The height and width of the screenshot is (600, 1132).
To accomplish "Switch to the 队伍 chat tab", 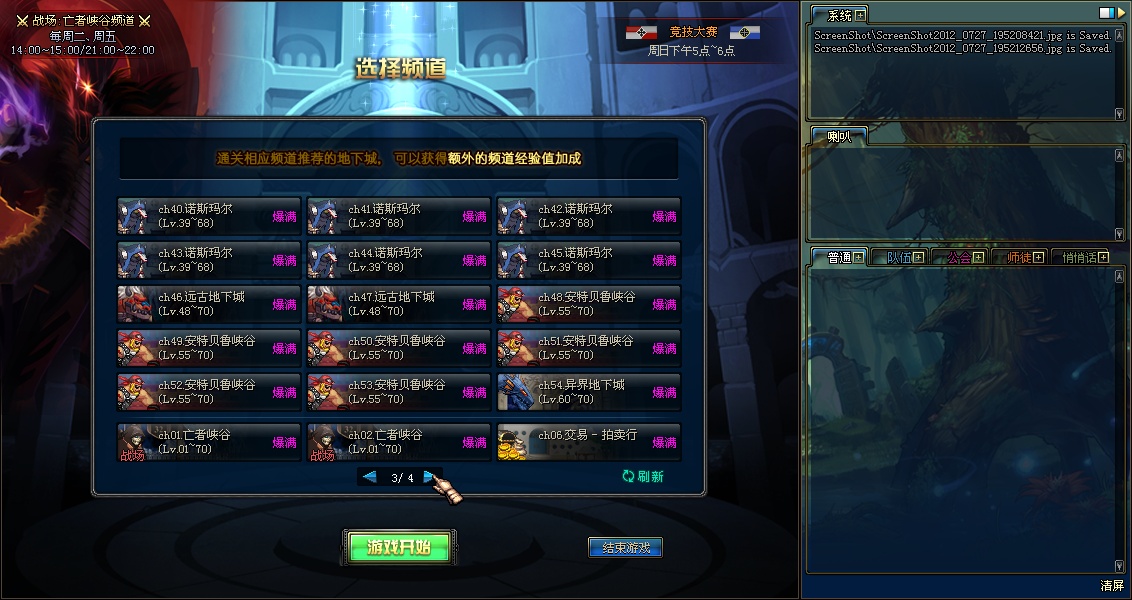I will coord(899,257).
